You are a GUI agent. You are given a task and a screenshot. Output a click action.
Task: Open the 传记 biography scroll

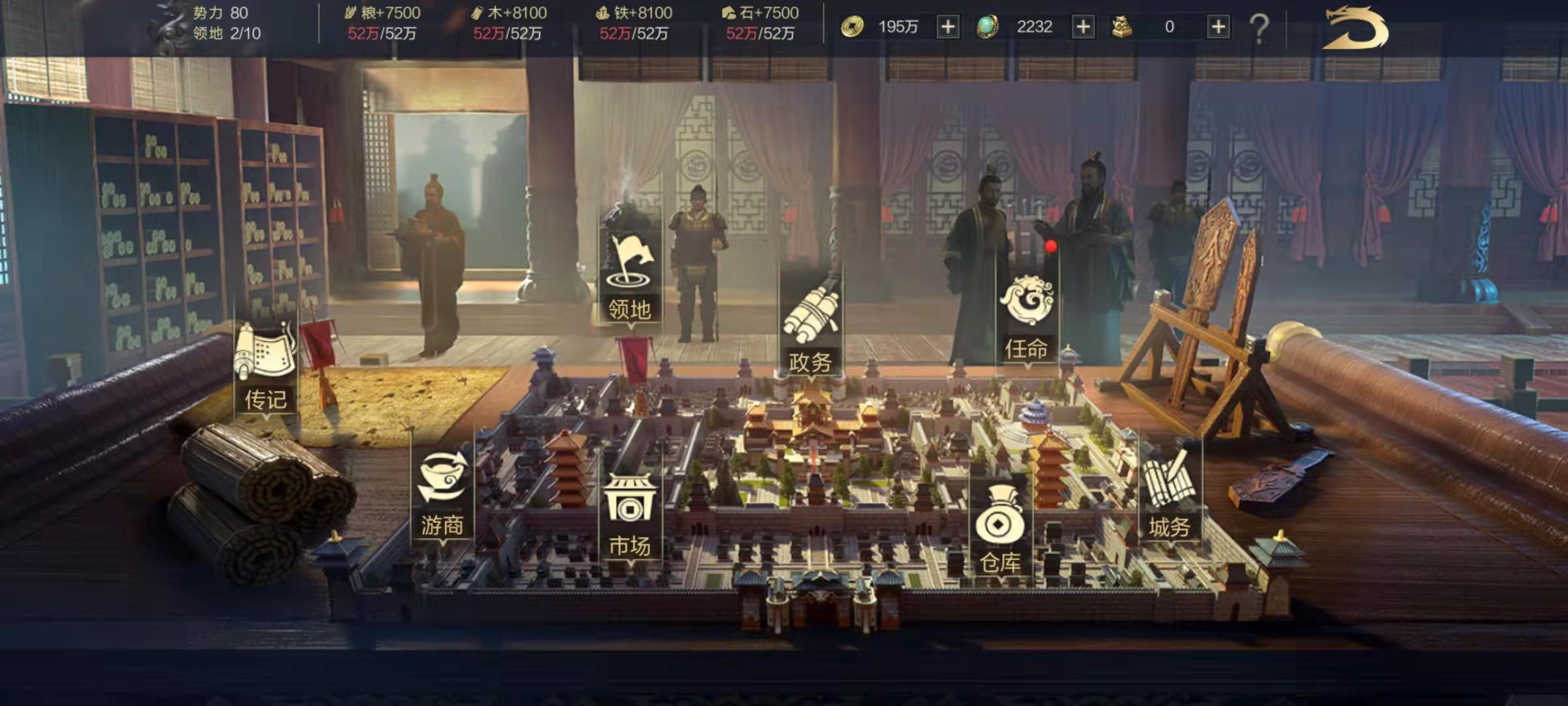[x=266, y=366]
